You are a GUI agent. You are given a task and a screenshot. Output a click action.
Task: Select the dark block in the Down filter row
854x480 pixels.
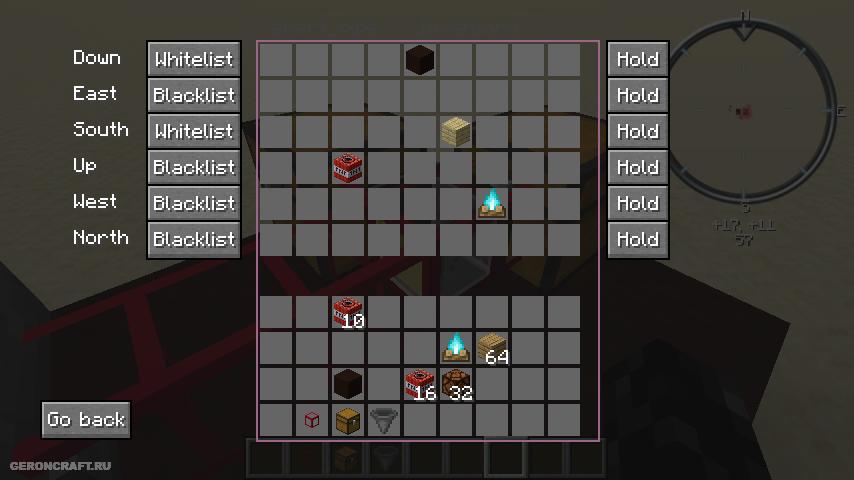420,59
